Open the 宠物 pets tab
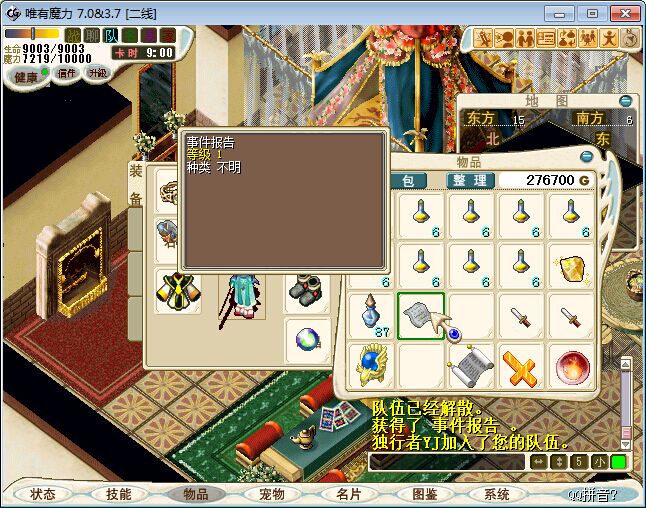The width and height of the screenshot is (646, 508). [272, 494]
